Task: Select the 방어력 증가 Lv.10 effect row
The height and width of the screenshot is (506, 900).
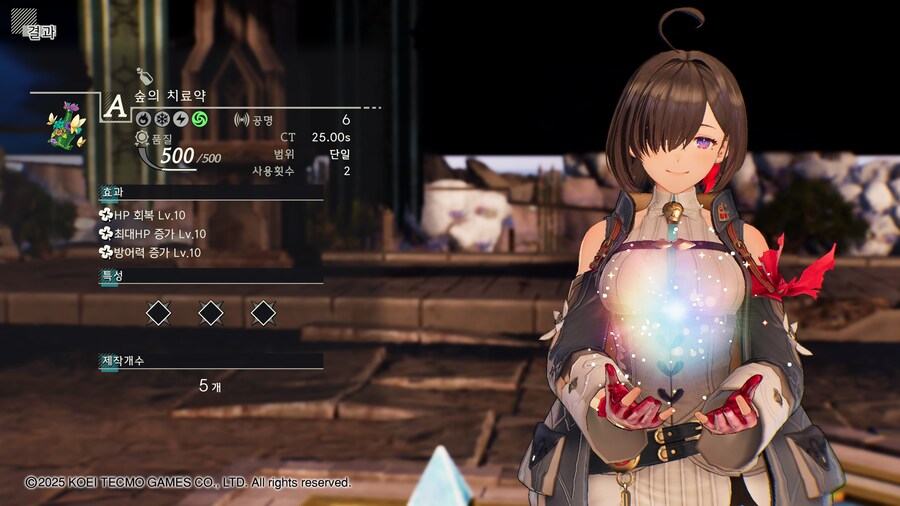Action: pos(150,253)
